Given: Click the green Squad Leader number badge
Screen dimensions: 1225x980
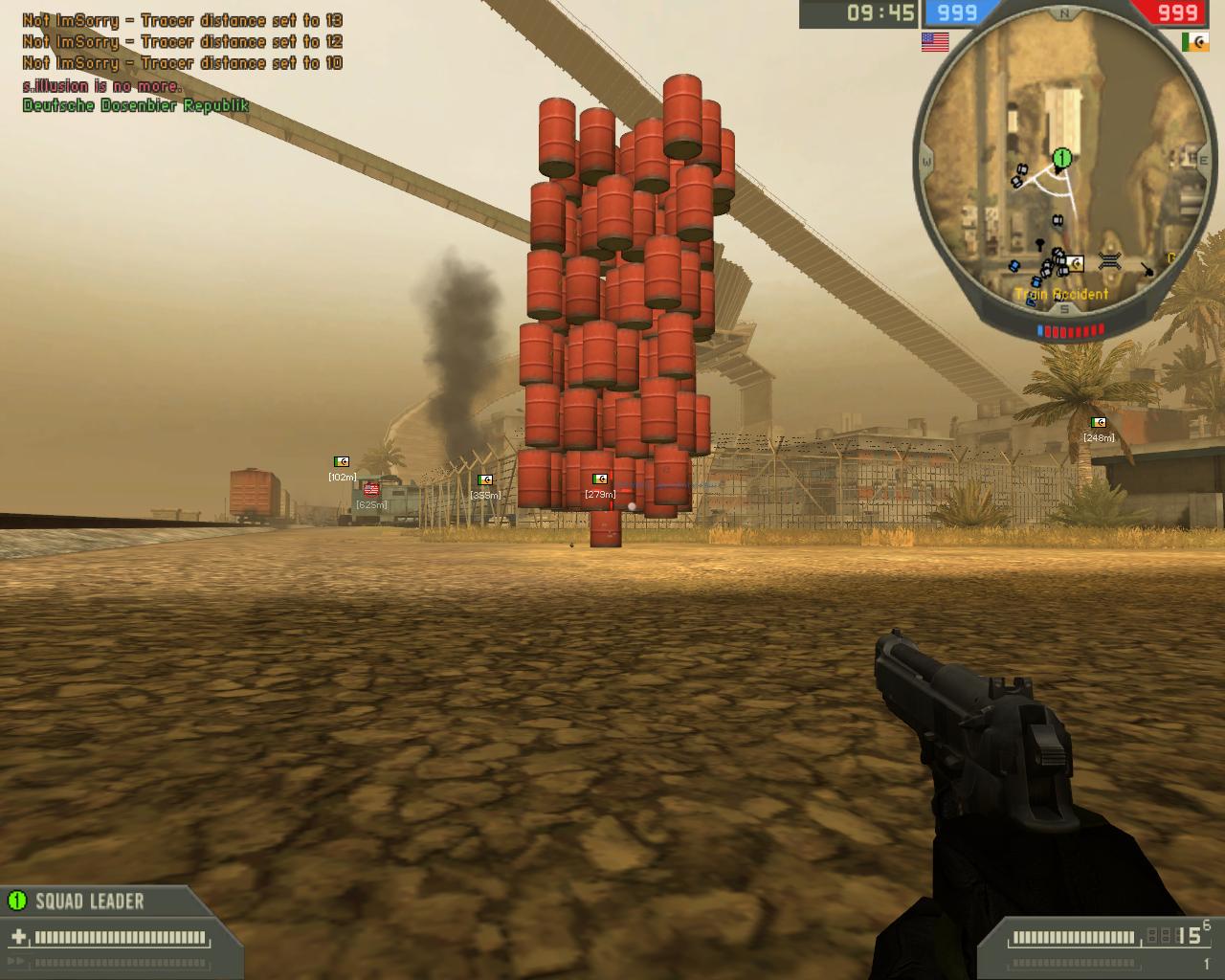Looking at the screenshot, I should [x=16, y=901].
